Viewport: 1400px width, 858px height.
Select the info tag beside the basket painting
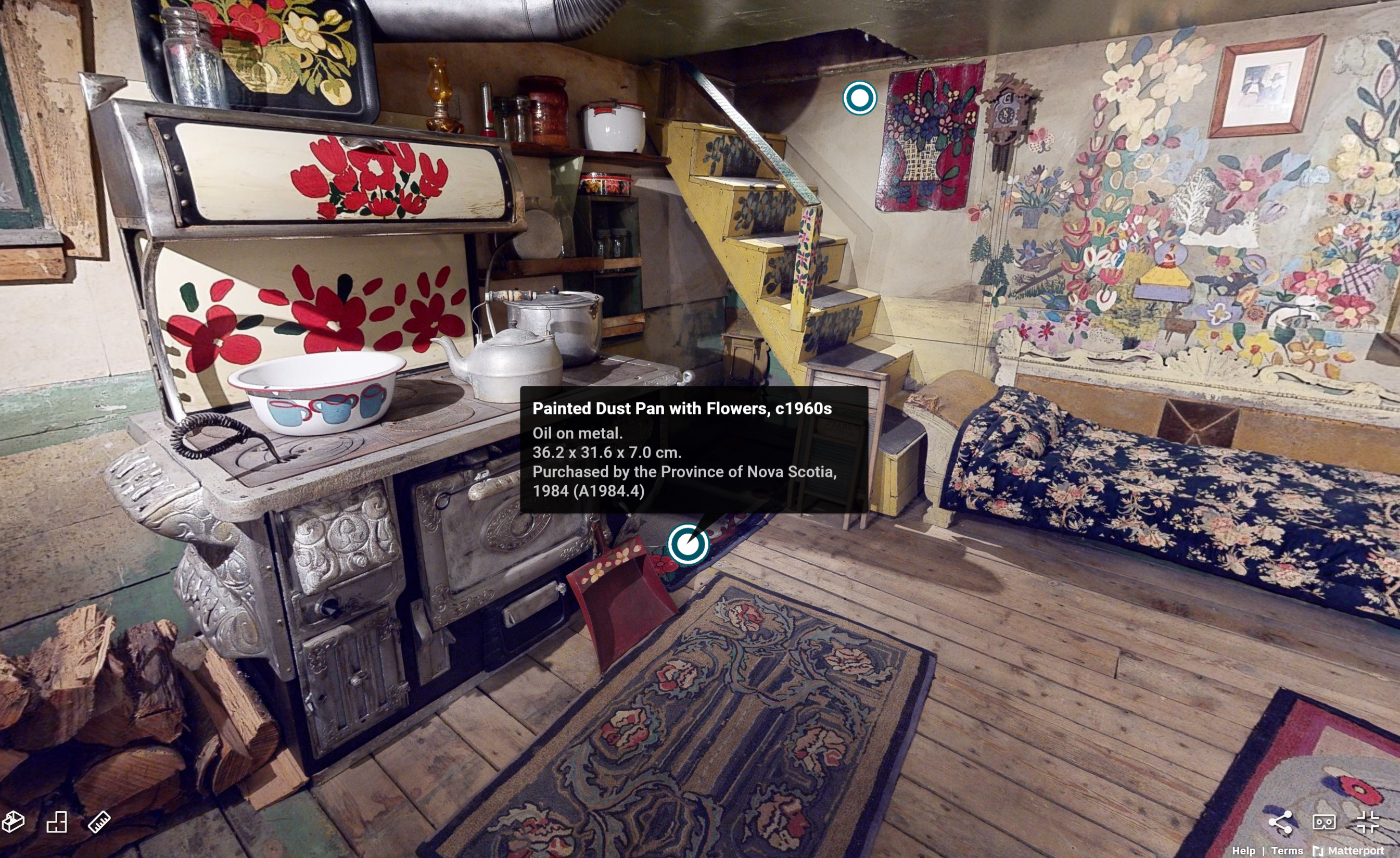pyautogui.click(x=859, y=98)
